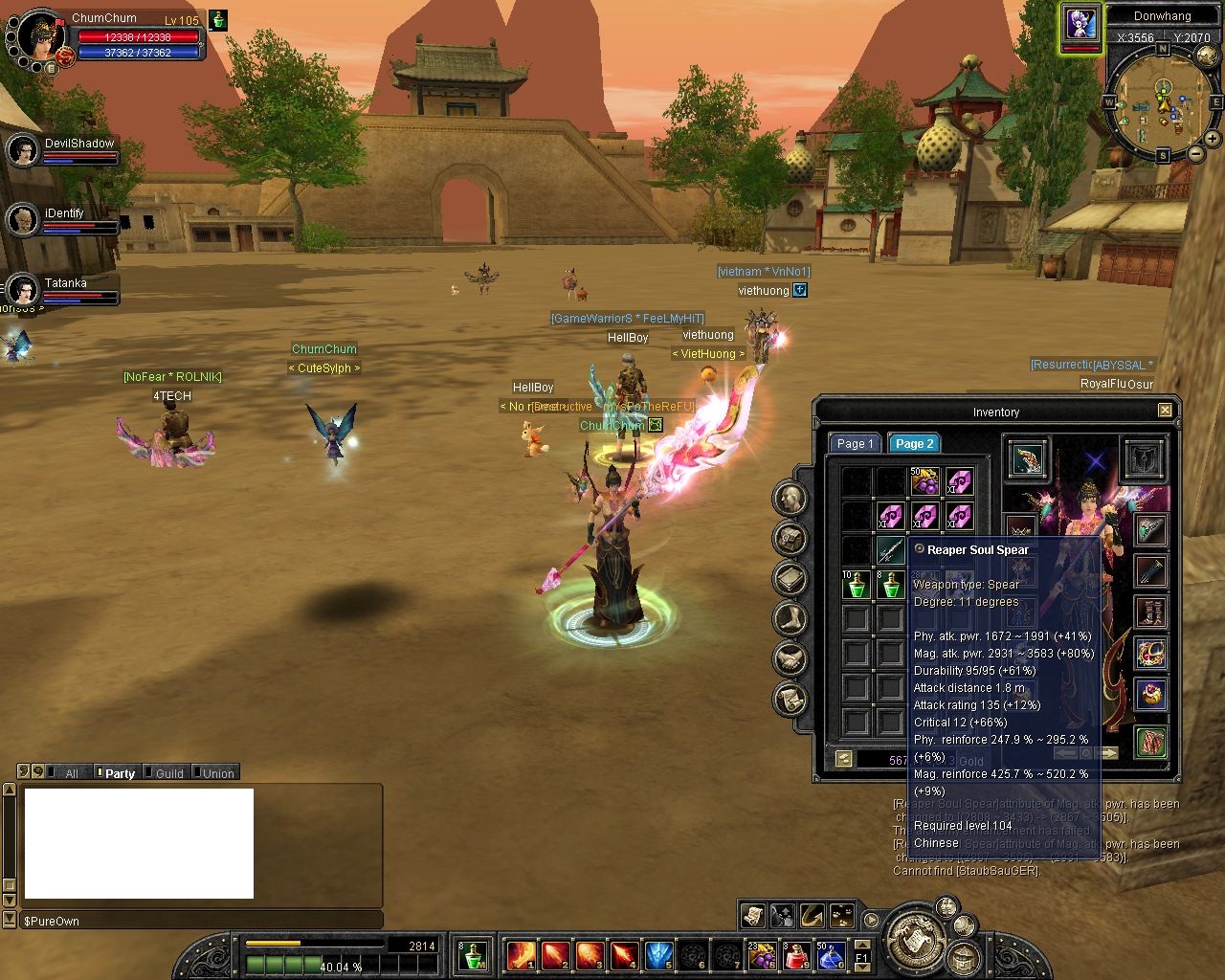Screen dimensions: 1225x980
Task: Select the Reaper Soul Spear inventory slot
Action: tap(890, 550)
